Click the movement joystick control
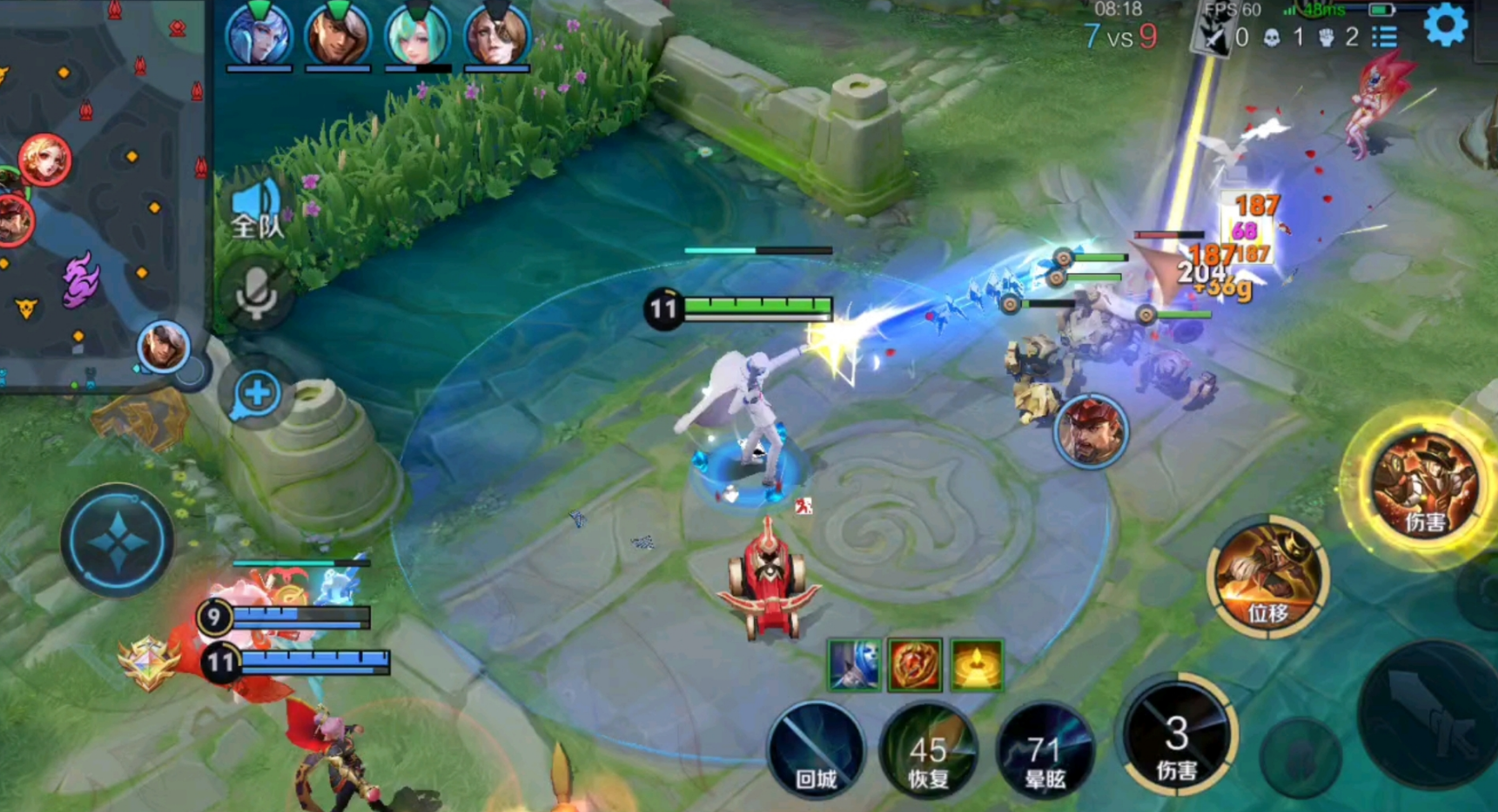This screenshot has height=812, width=1498. tap(118, 540)
